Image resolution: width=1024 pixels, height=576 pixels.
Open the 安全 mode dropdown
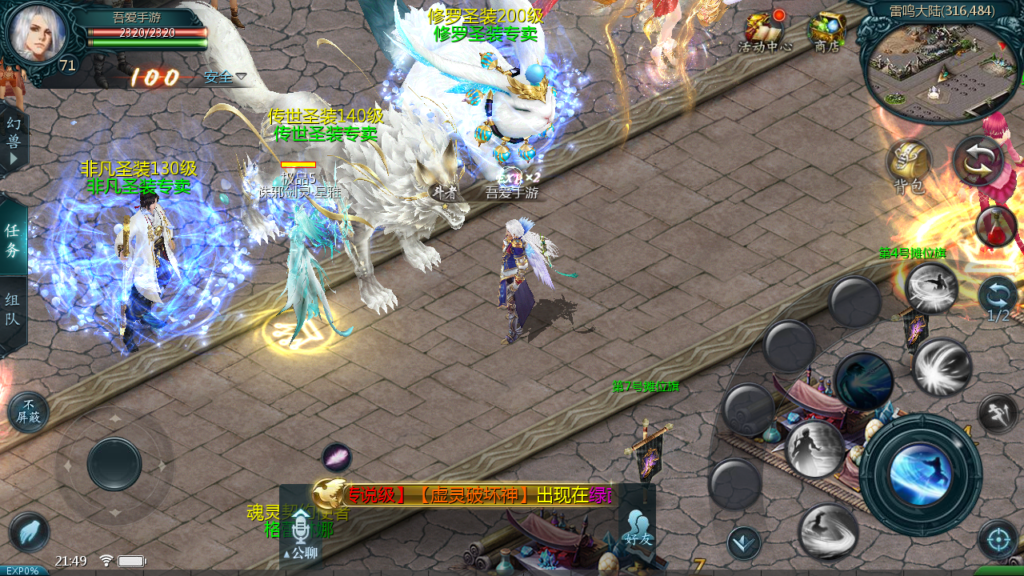[x=224, y=77]
